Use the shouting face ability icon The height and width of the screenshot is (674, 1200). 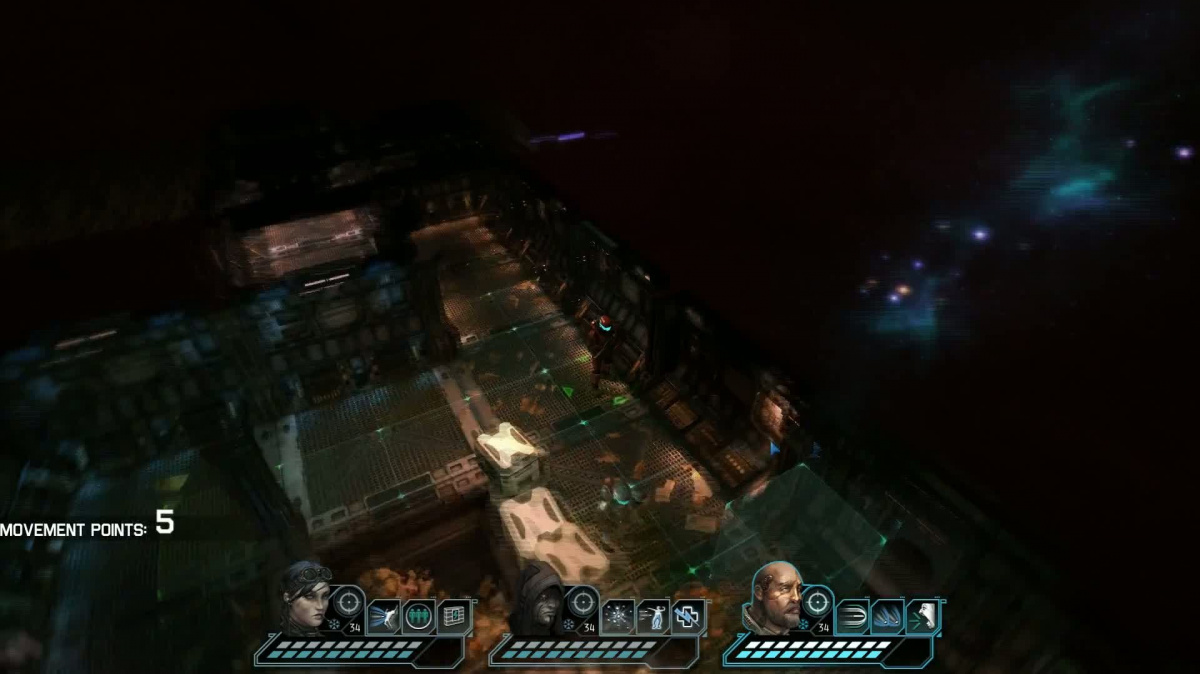[922, 617]
